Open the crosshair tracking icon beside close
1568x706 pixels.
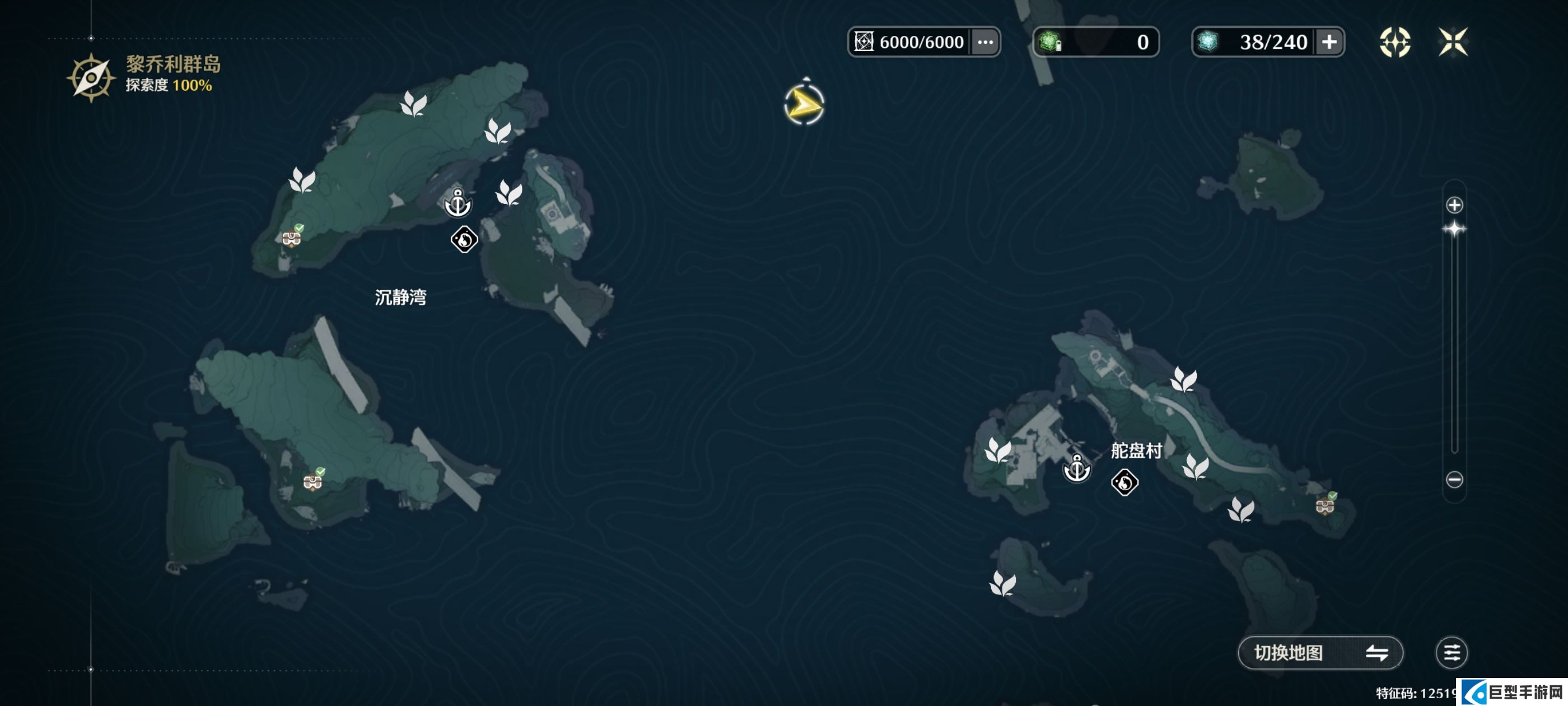pos(1394,42)
